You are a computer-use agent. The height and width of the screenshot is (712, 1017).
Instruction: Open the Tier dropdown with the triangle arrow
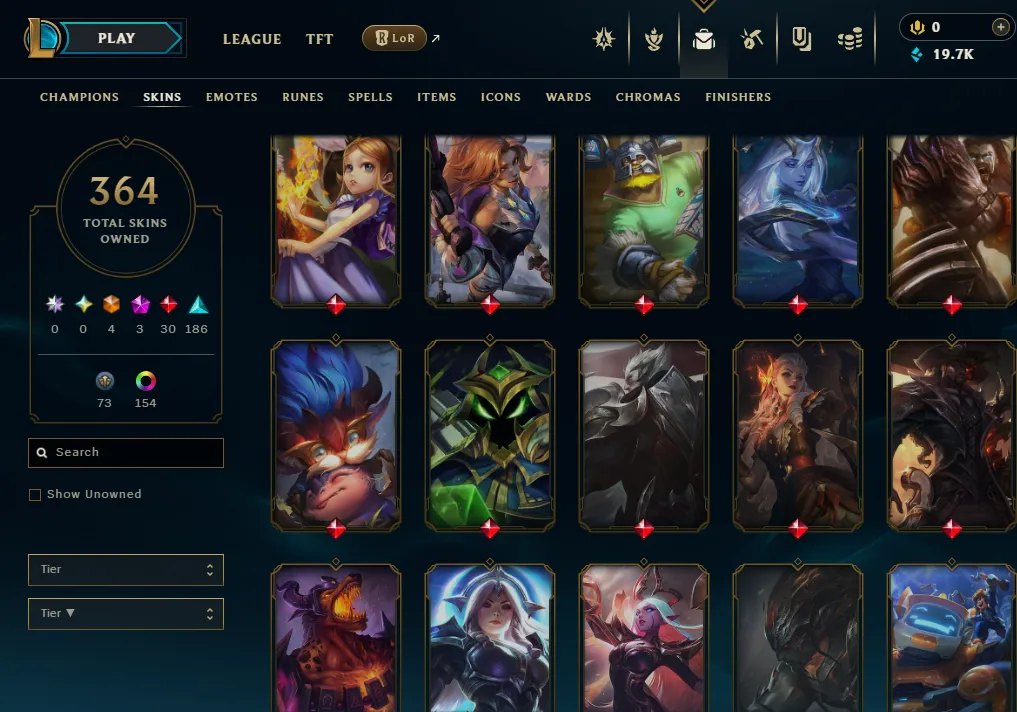click(x=126, y=614)
